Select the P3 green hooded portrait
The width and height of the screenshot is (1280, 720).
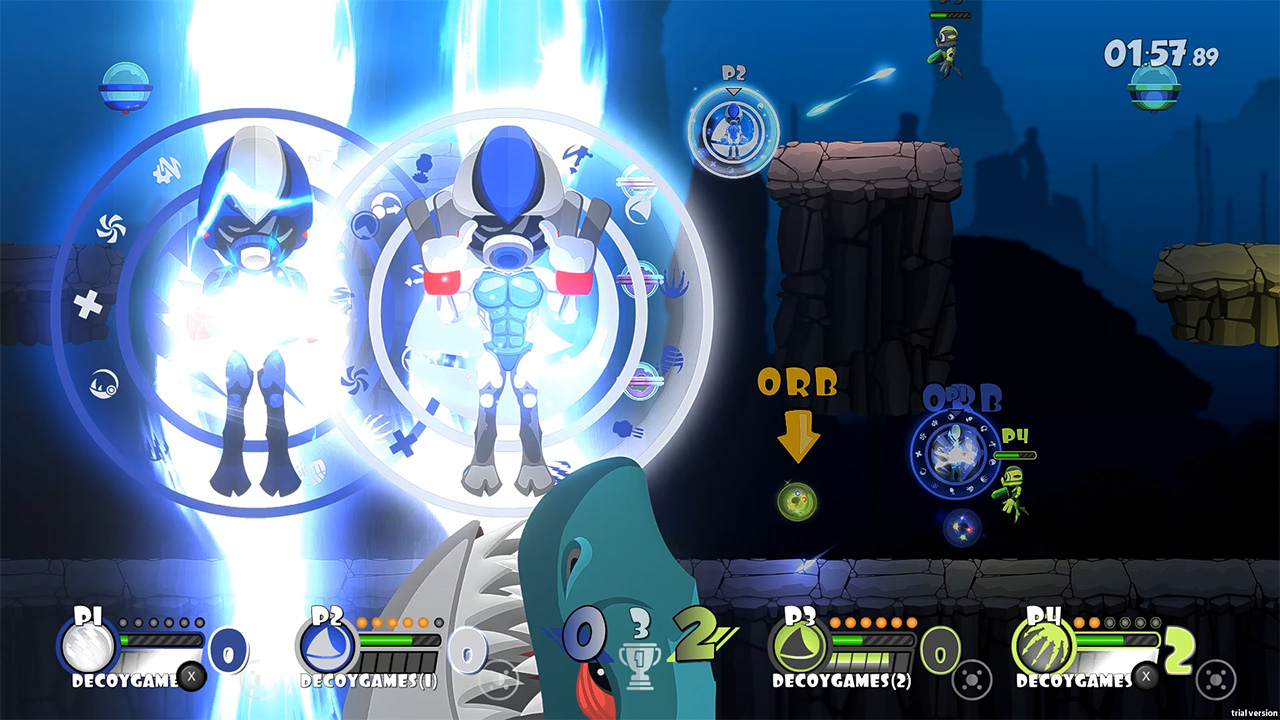click(x=798, y=647)
